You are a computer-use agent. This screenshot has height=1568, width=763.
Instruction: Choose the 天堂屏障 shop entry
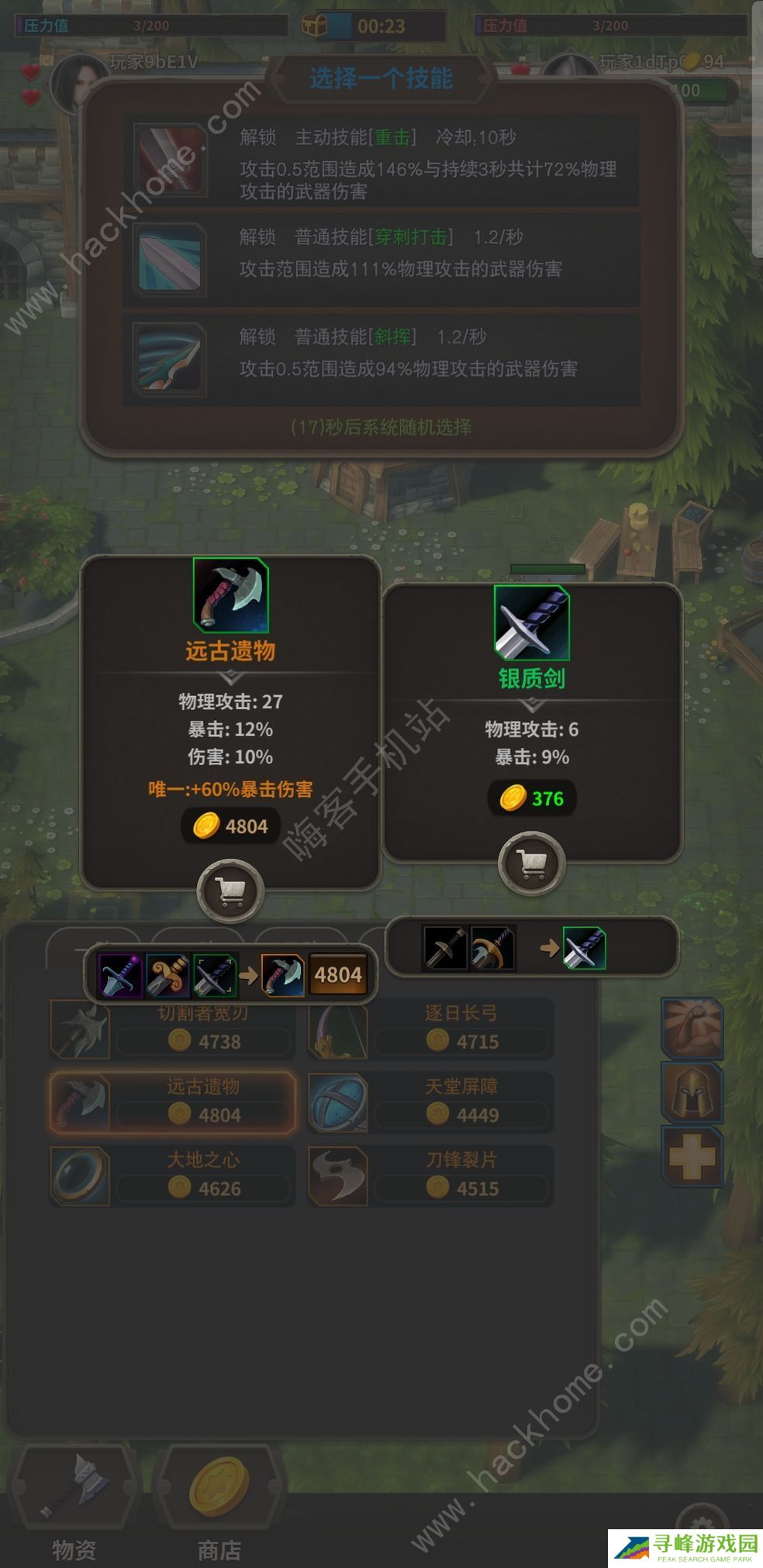pos(430,1102)
